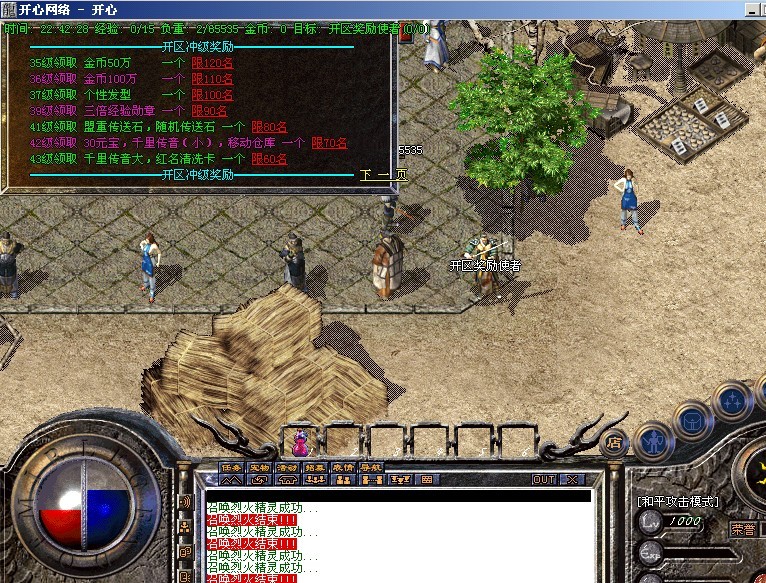The image size is (766, 583).
Task: Claim the level 43 reward link 限60名
Action: click(x=269, y=158)
